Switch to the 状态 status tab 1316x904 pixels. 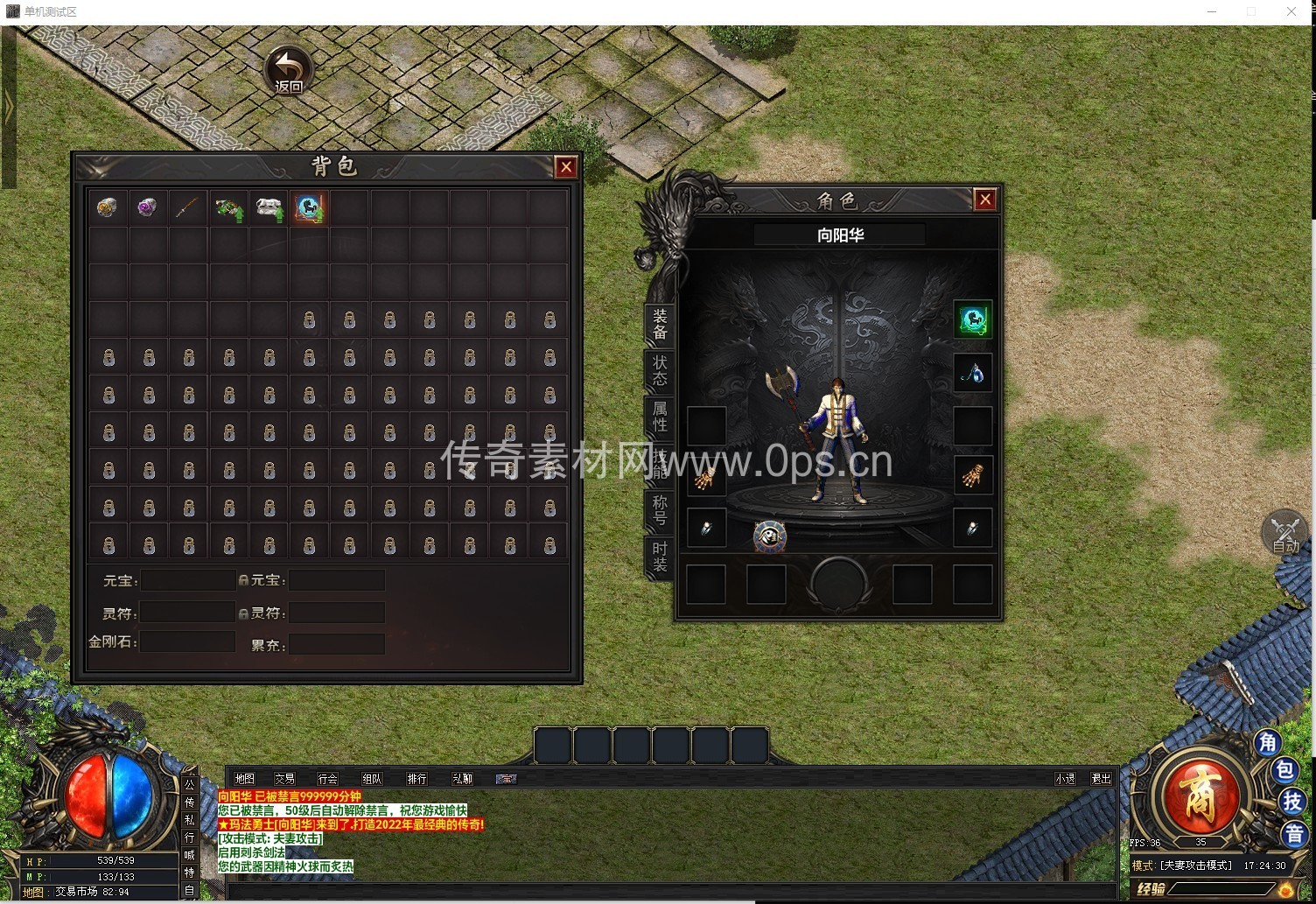[x=660, y=370]
